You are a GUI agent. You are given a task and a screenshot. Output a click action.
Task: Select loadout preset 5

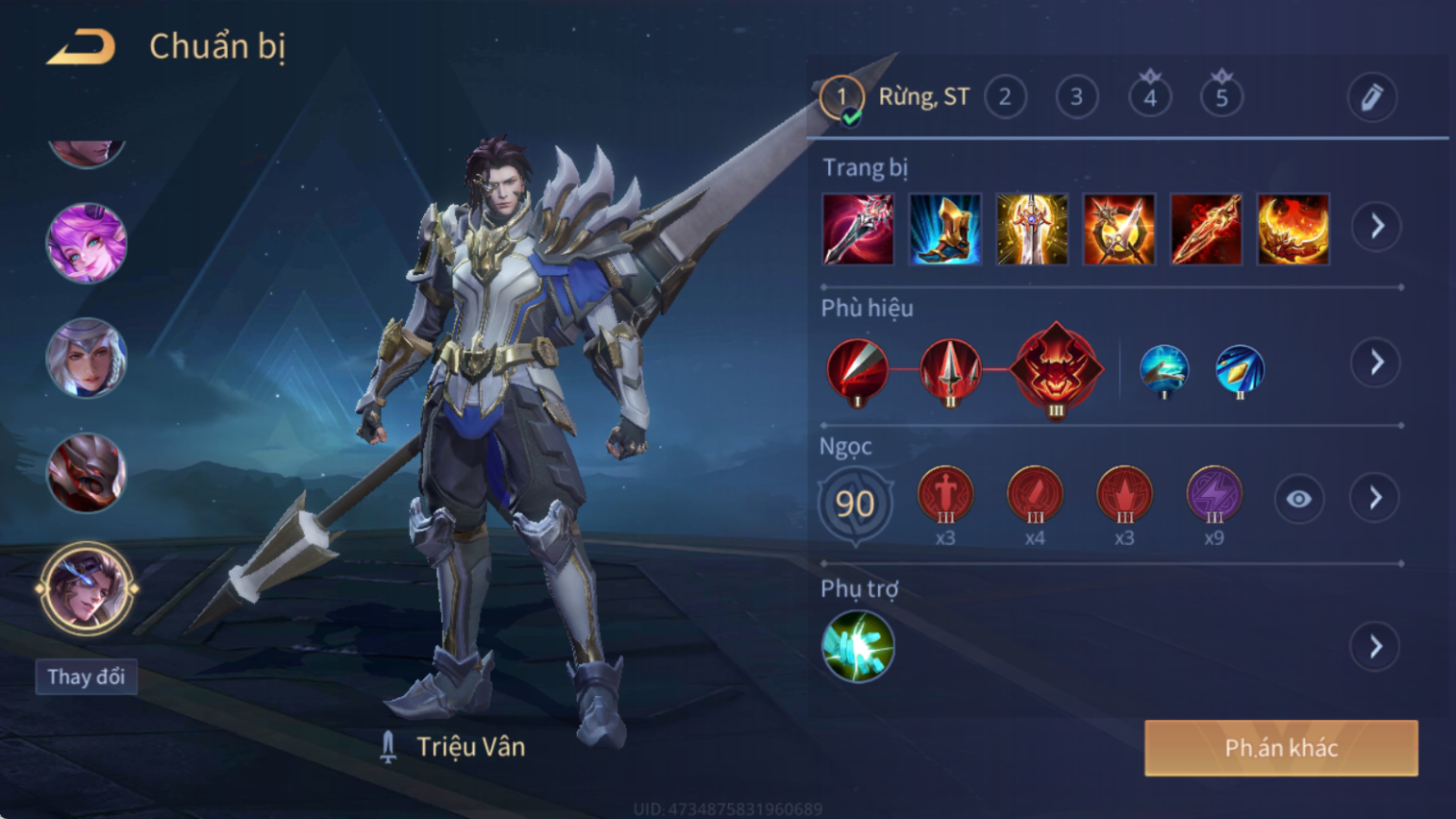(x=1221, y=97)
